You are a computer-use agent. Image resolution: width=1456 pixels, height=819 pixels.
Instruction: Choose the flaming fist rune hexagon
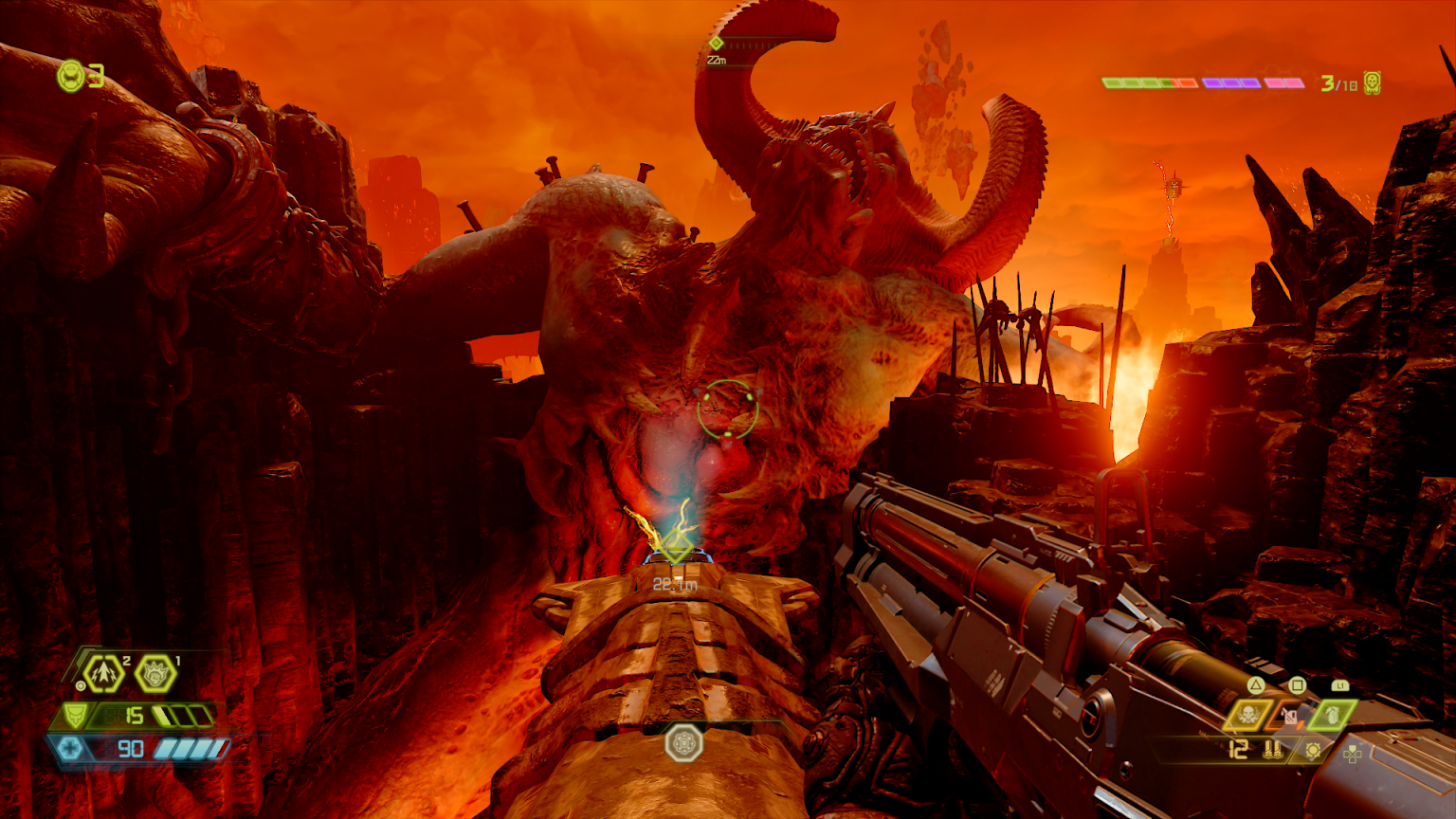pyautogui.click(x=155, y=674)
